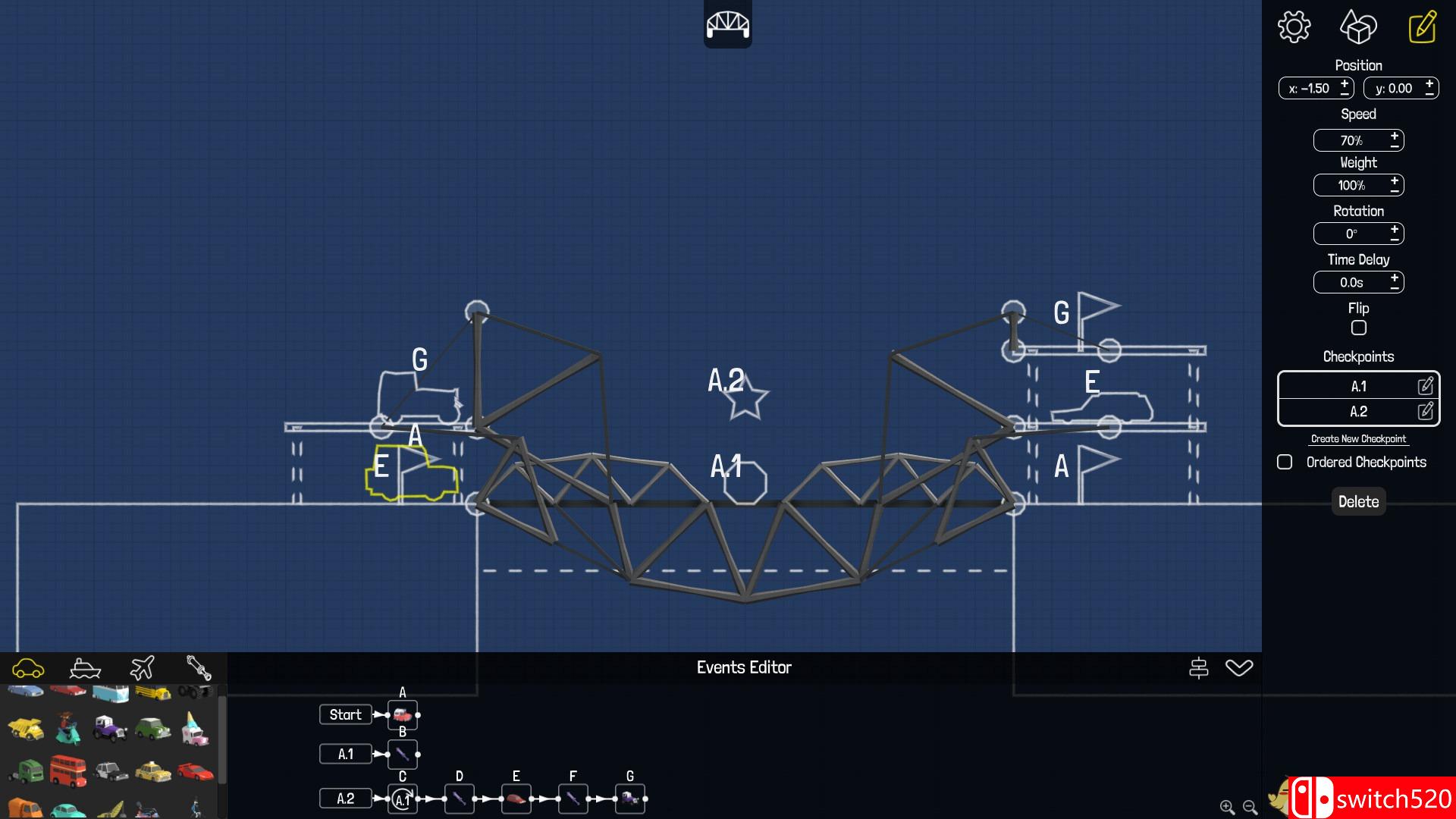
Task: Switch to the car vehicles tab
Action: (29, 668)
